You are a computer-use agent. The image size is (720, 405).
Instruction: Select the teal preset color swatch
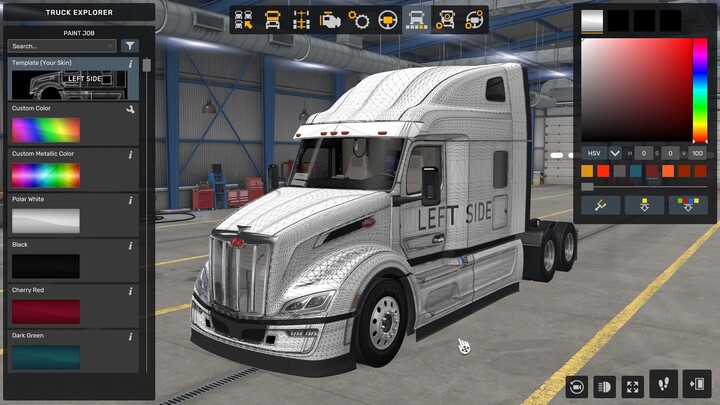pyautogui.click(x=637, y=171)
